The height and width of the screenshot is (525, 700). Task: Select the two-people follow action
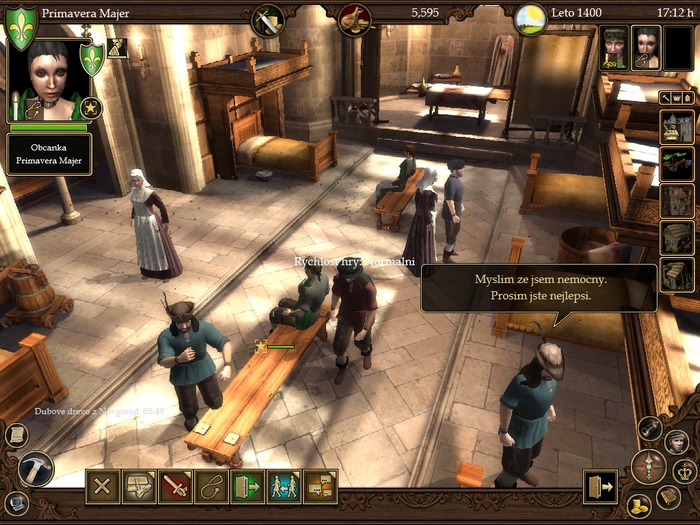[284, 487]
